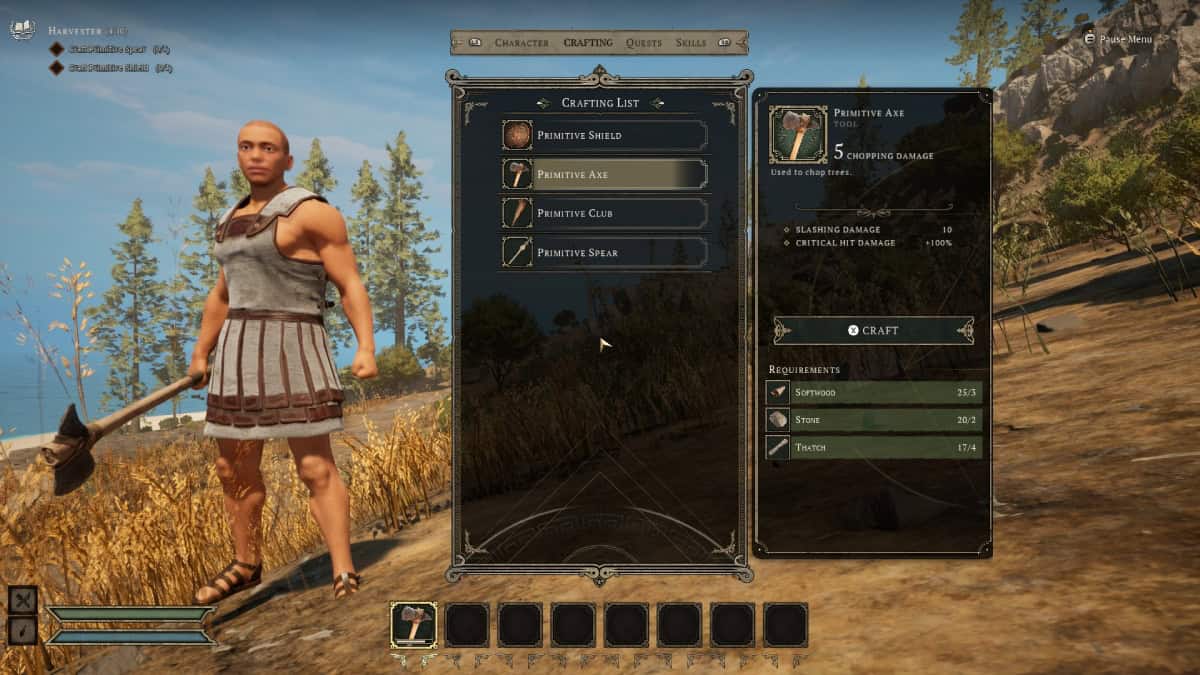Click the Softwood requirement row
The height and width of the screenshot is (675, 1200).
873,393
